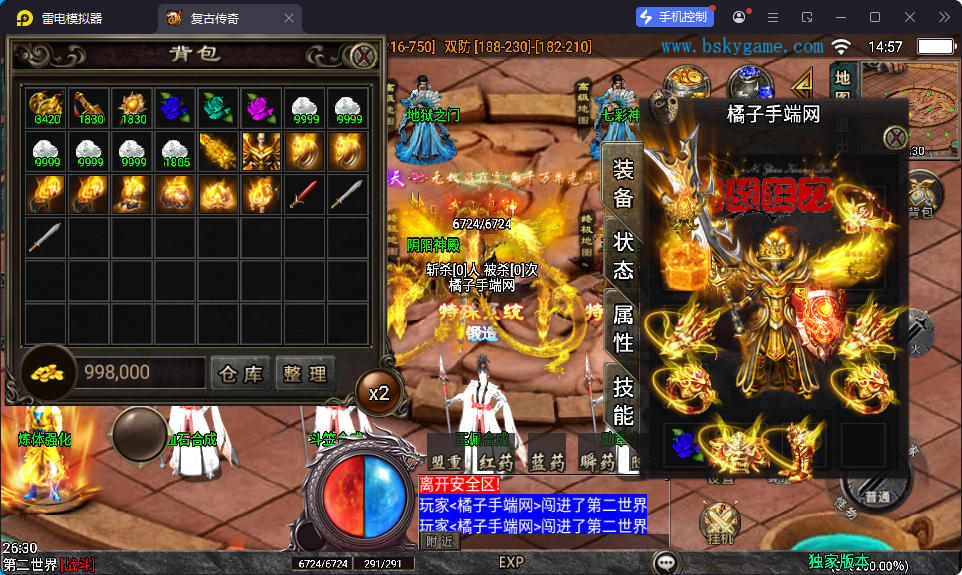The height and width of the screenshot is (575, 962).
Task: Select the cyan rose item in backpack
Action: (220, 106)
